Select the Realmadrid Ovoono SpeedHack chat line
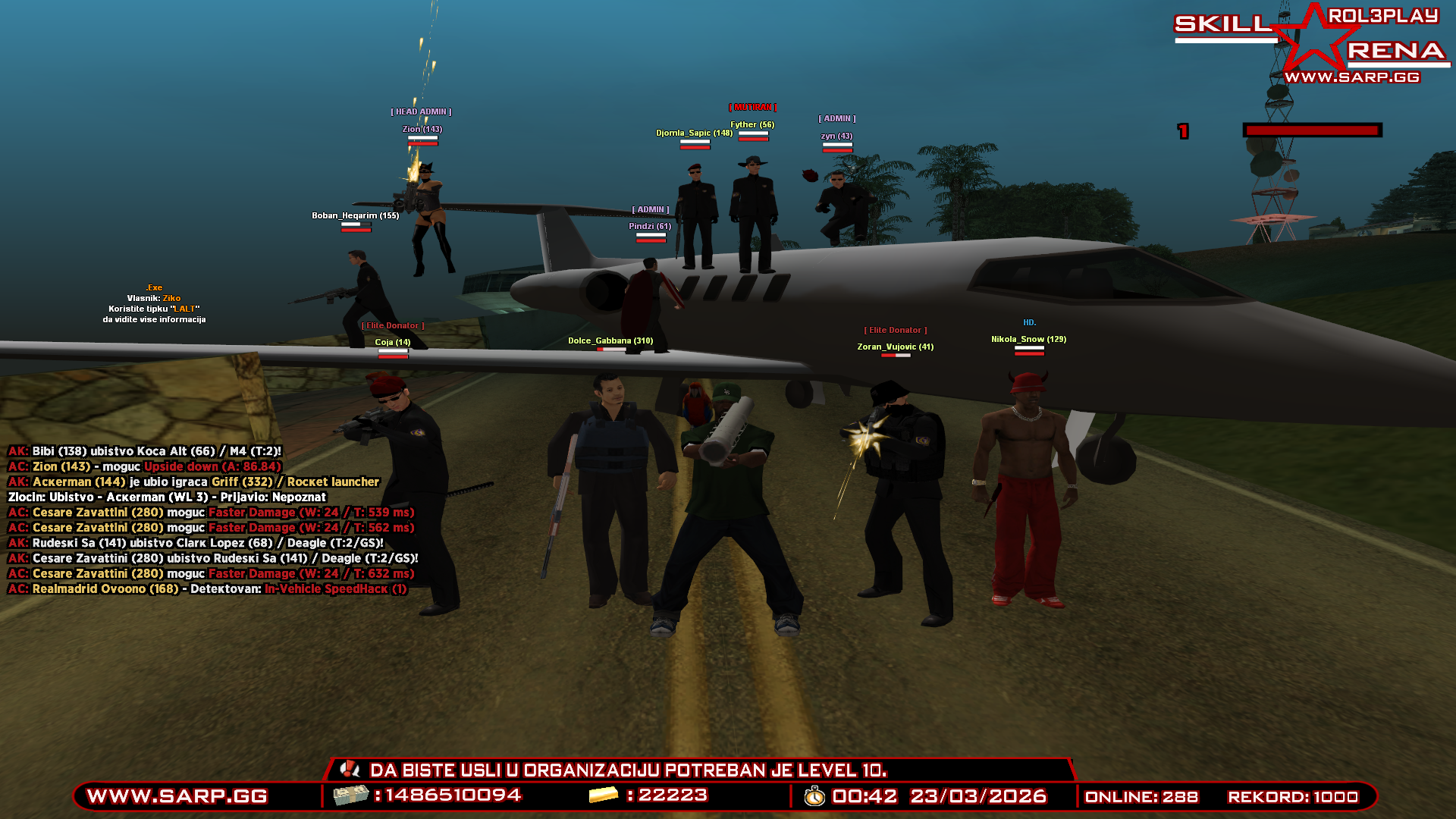Screen dimensions: 1456x819 207,589
